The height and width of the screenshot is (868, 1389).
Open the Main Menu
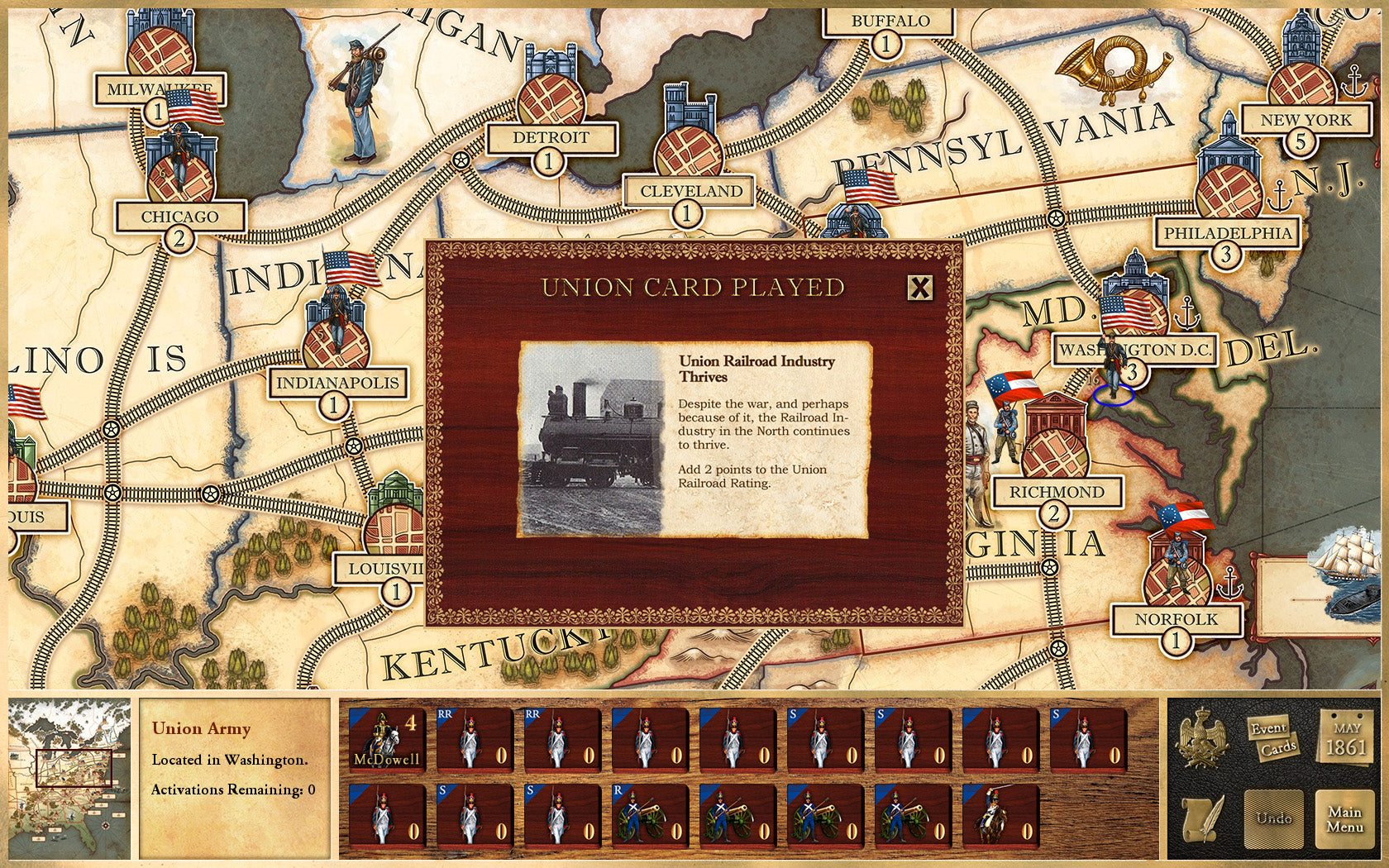pos(1346,820)
